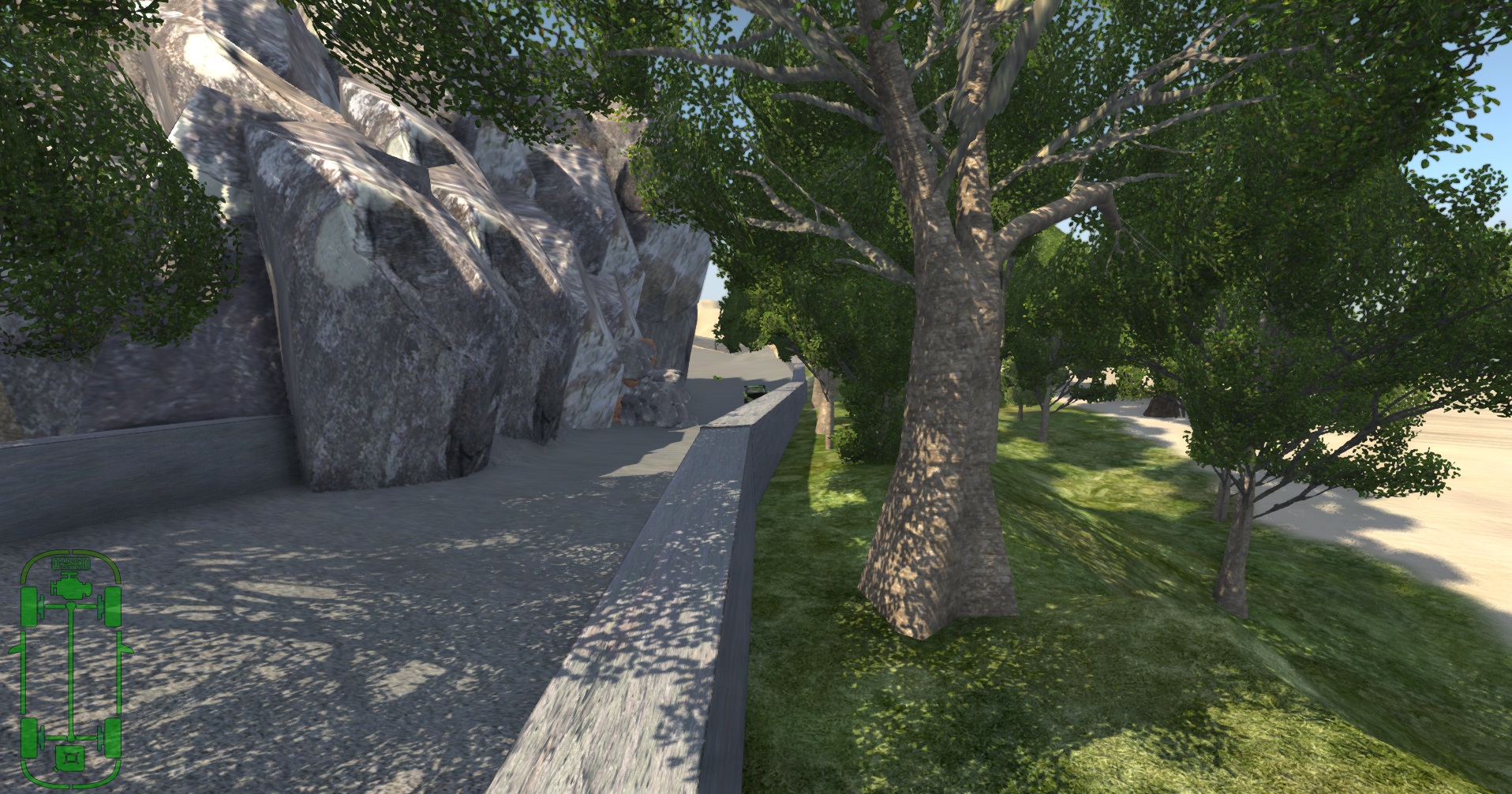Click the front-right wheel on the vehicle diagram
Image resolution: width=1512 pixels, height=794 pixels.
coord(113,605)
